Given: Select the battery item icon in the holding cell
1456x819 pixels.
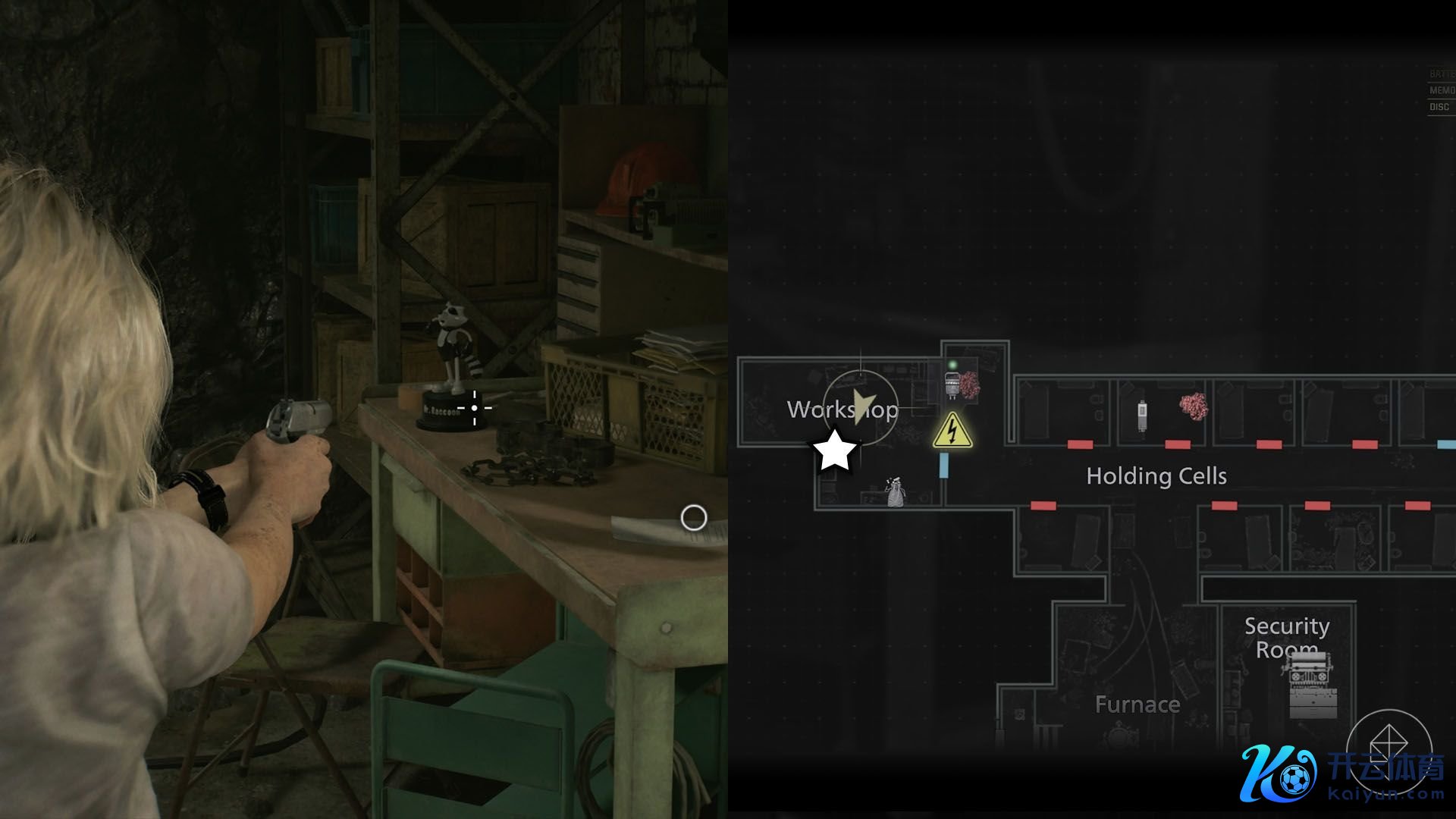Looking at the screenshot, I should coord(1143,415).
